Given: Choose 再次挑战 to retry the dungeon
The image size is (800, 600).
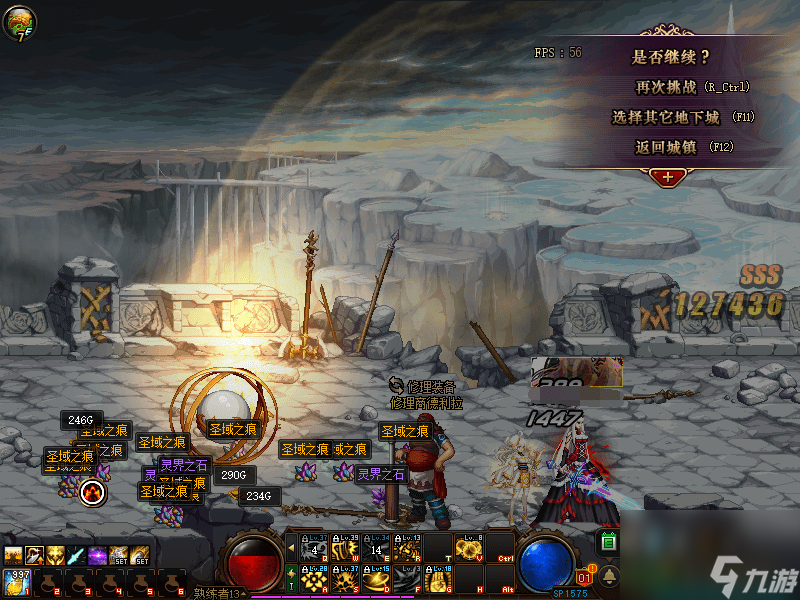Looking at the screenshot, I should click(x=679, y=87).
